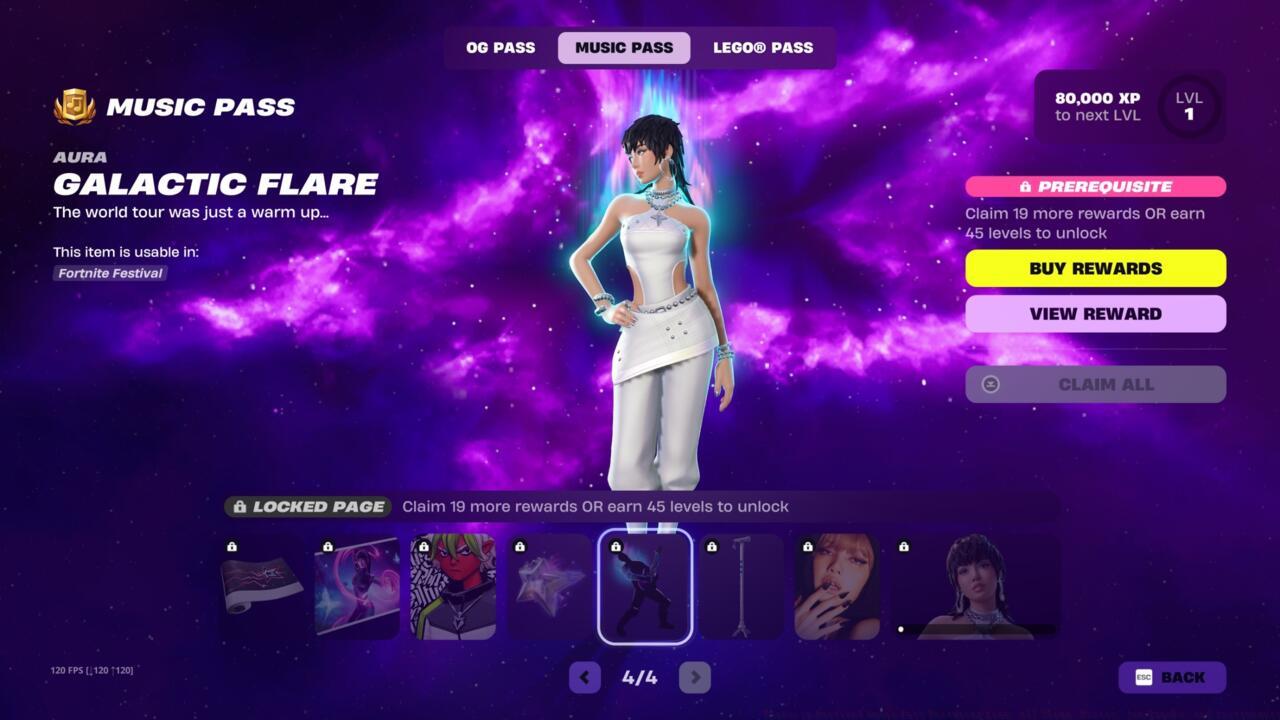The height and width of the screenshot is (720, 1280).
Task: Click the coin icon on Claim All
Action: tap(990, 384)
